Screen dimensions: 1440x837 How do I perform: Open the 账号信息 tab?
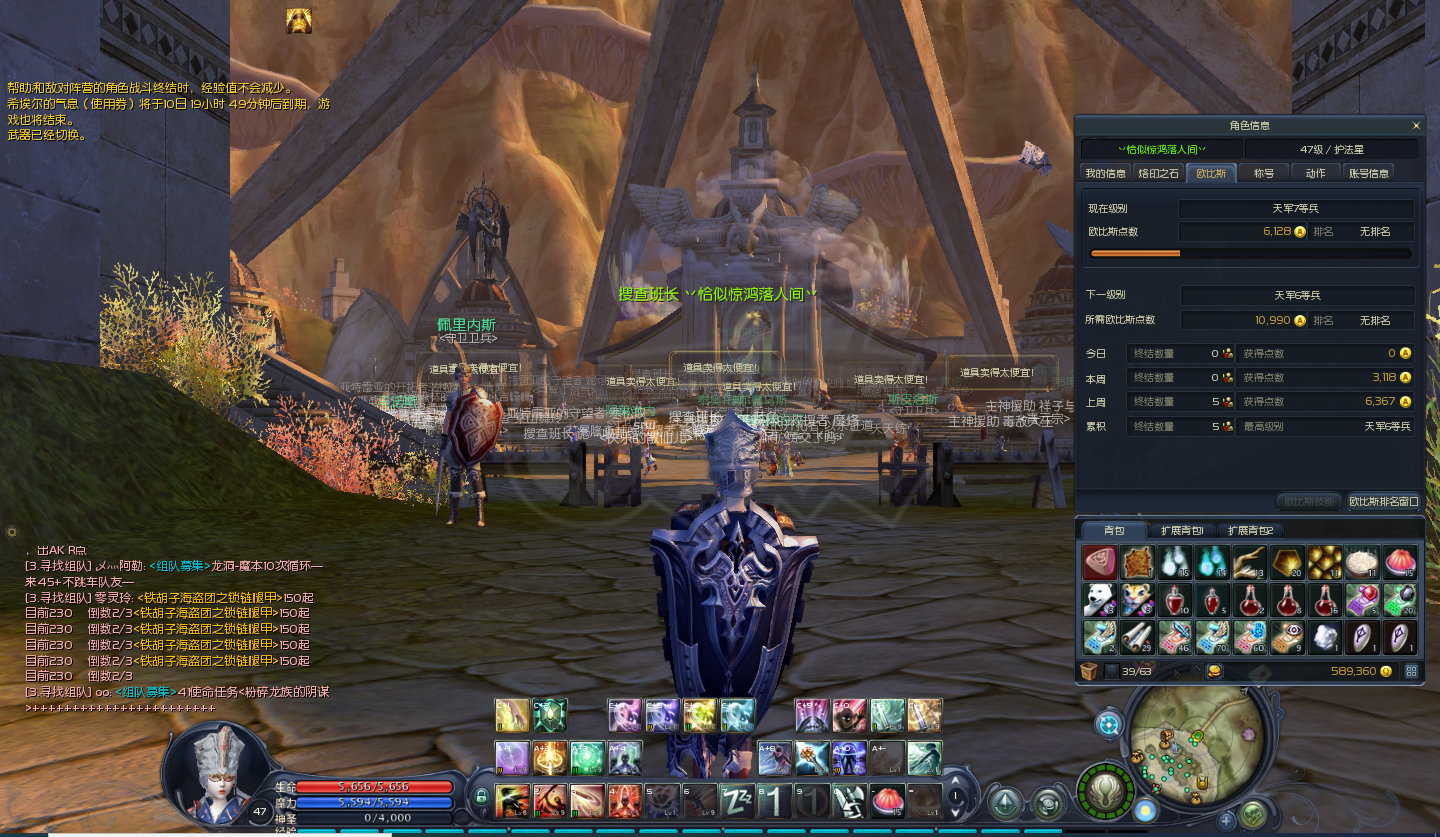click(x=1368, y=173)
